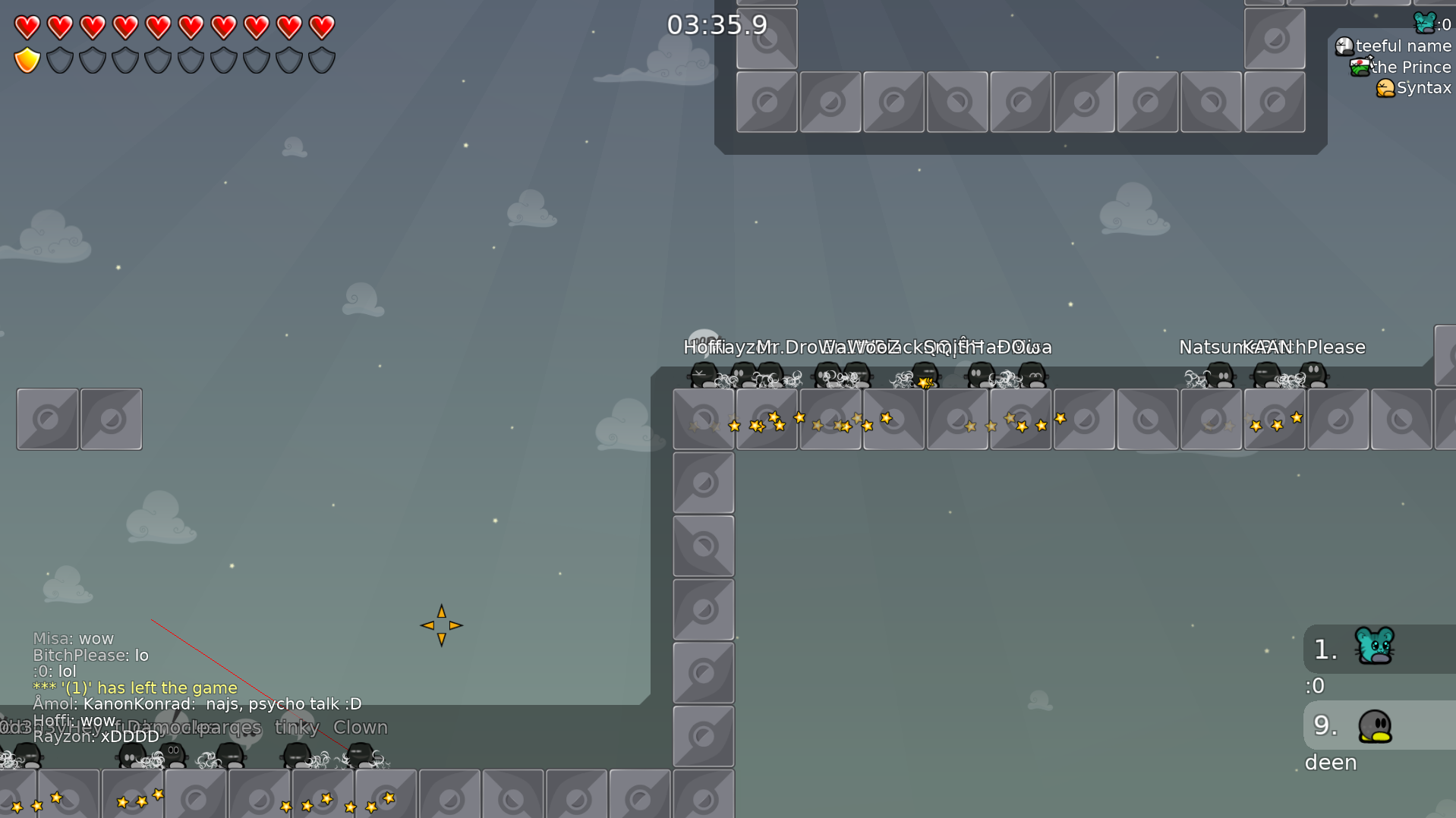This screenshot has width=1456, height=818.
Task: Click the match timer showing 03:35.9
Action: 719,25
